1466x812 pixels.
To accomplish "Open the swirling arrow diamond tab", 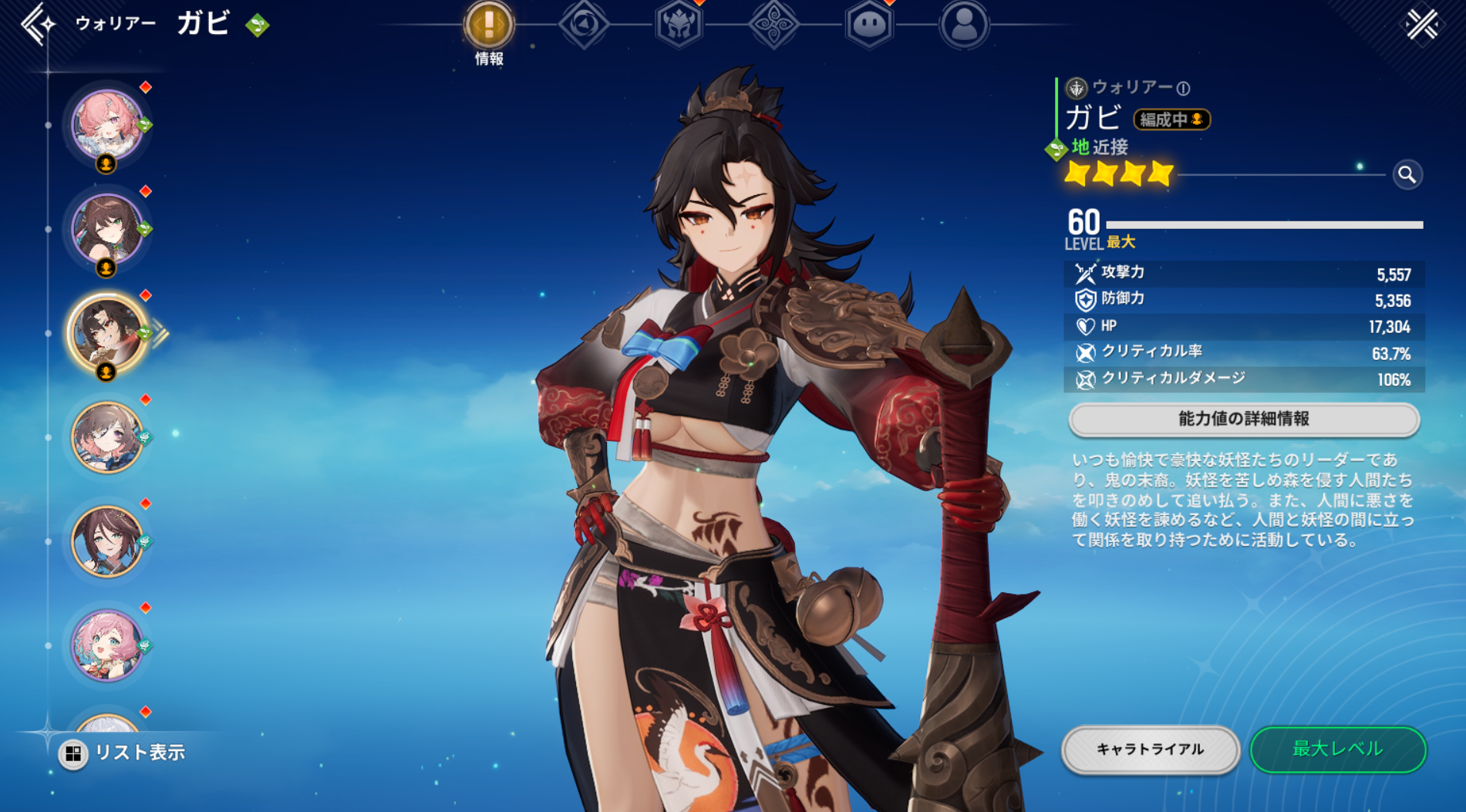I will tap(584, 25).
